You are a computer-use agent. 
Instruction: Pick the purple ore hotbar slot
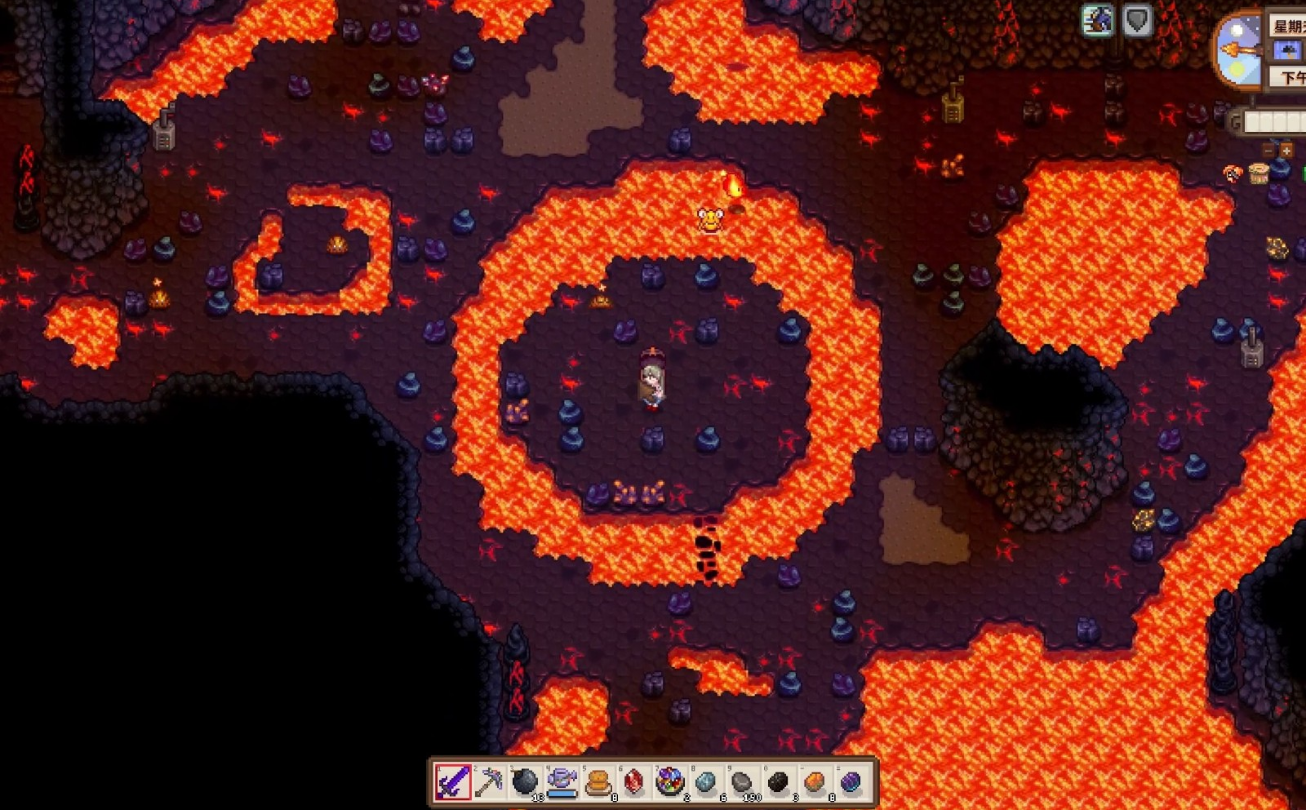point(850,781)
